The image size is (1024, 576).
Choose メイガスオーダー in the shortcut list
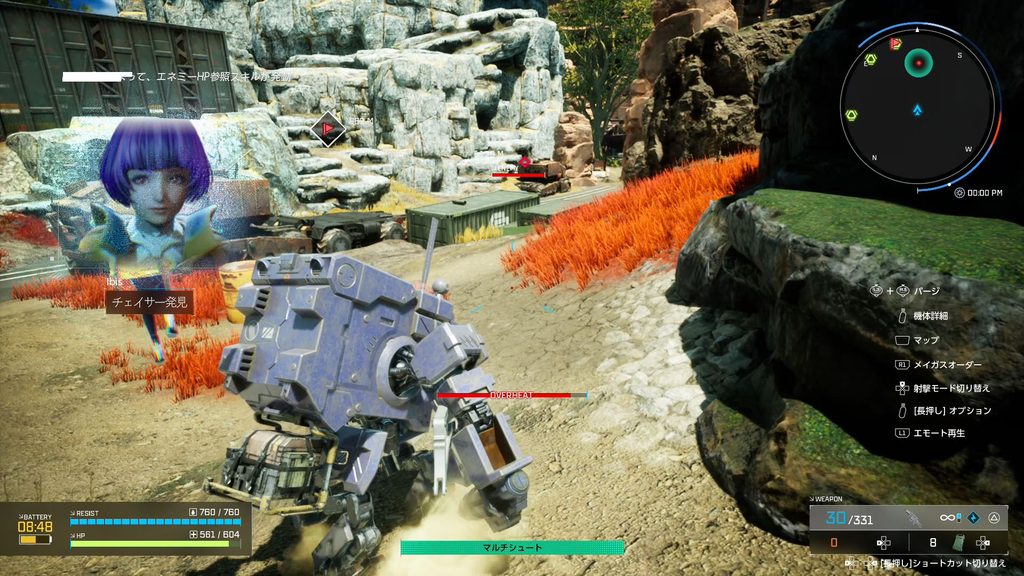pyautogui.click(x=947, y=365)
